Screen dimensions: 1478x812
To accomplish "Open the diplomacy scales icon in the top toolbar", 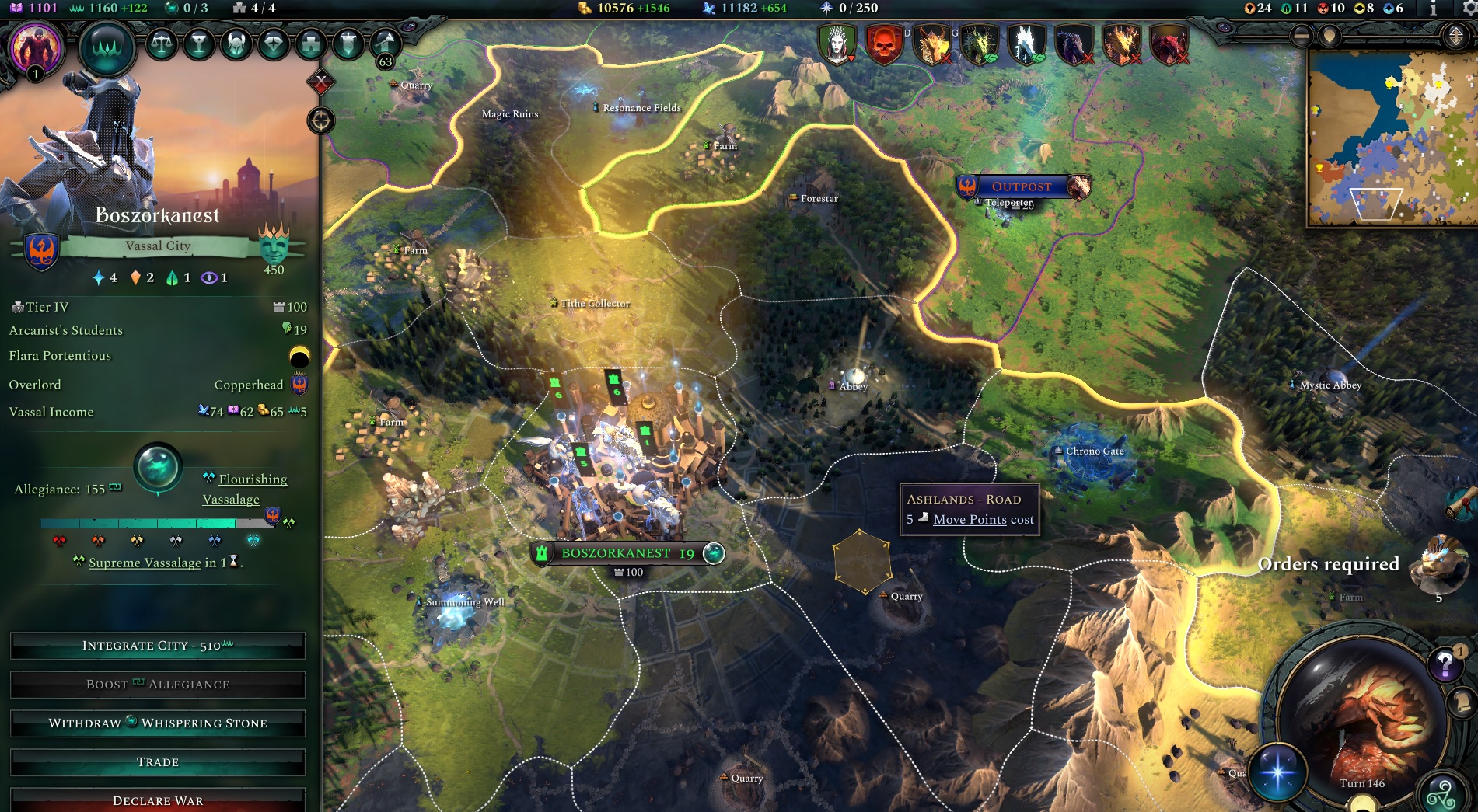I will coord(162,44).
